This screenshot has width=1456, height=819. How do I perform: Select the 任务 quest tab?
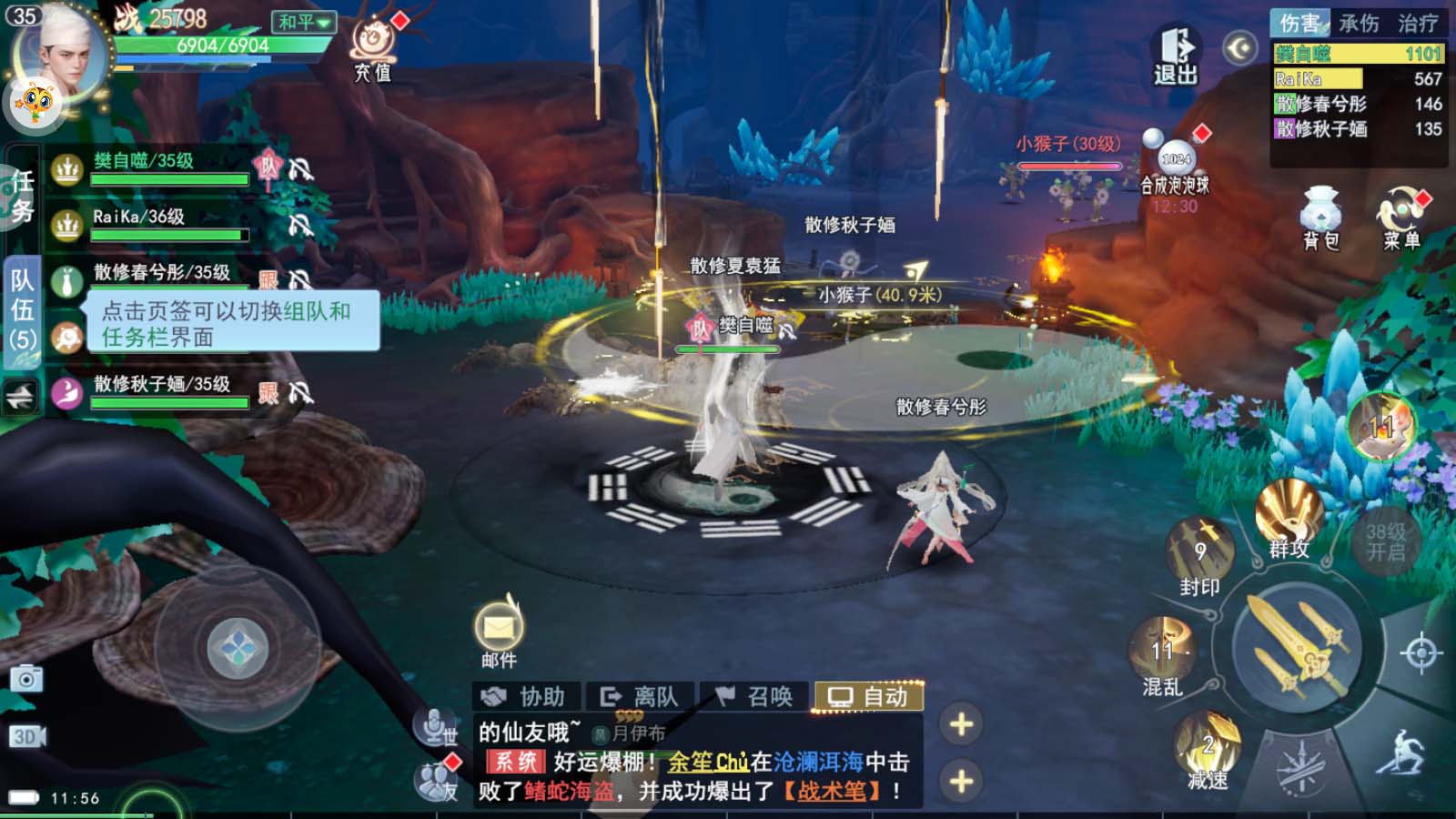click(x=22, y=196)
